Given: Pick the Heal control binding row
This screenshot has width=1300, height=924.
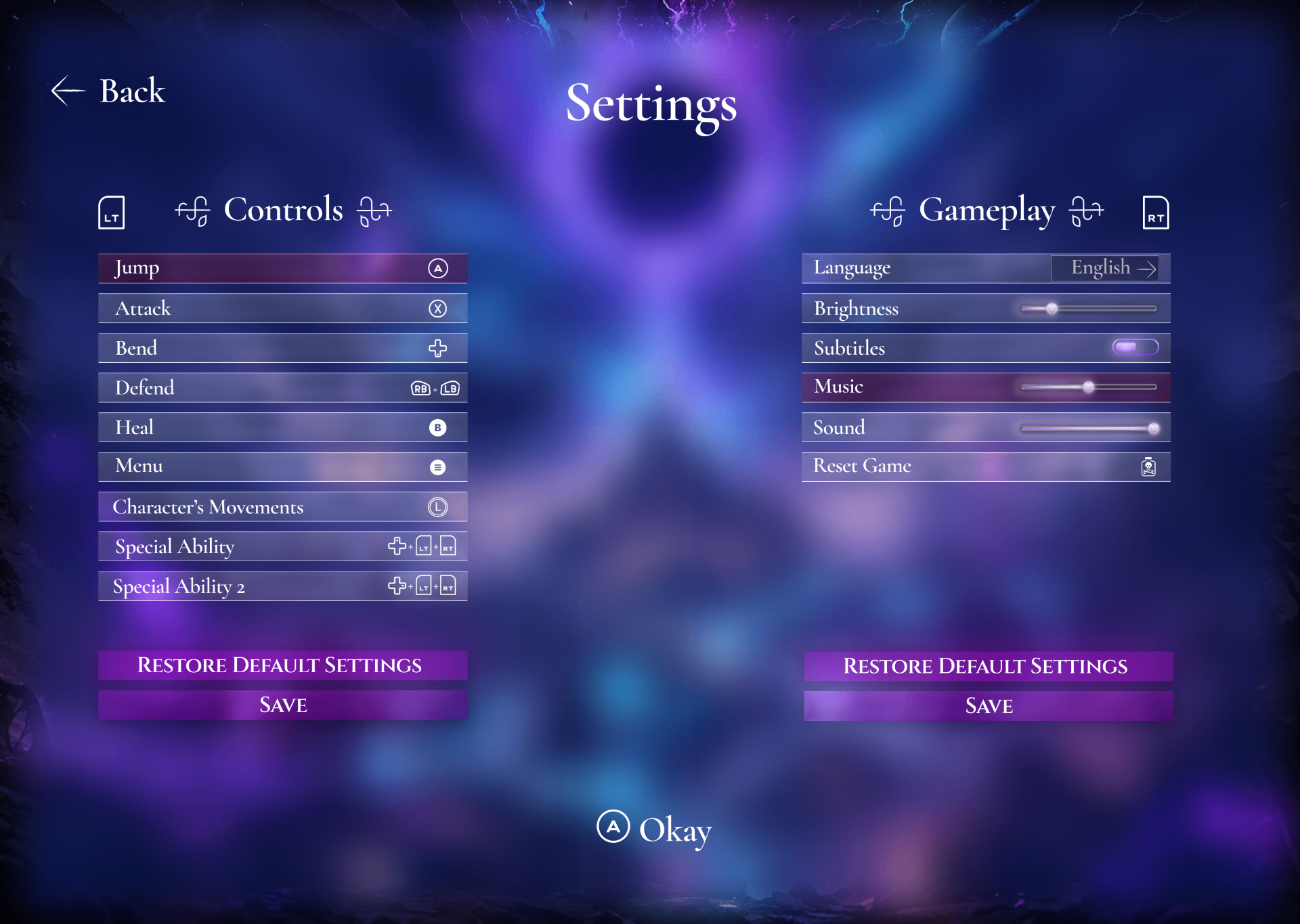Looking at the screenshot, I should click(x=282, y=427).
